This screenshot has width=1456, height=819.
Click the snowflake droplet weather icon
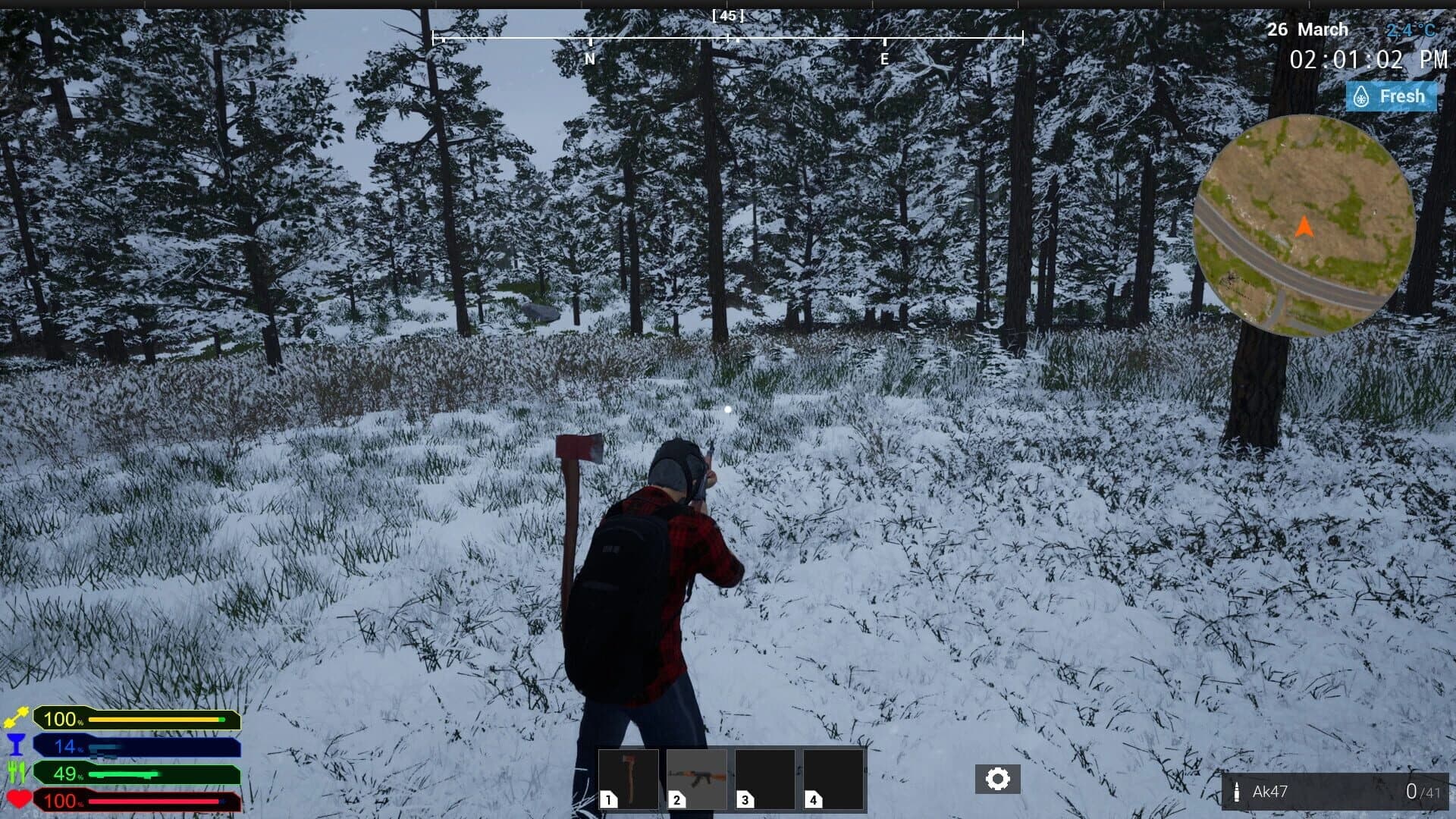(x=1360, y=96)
